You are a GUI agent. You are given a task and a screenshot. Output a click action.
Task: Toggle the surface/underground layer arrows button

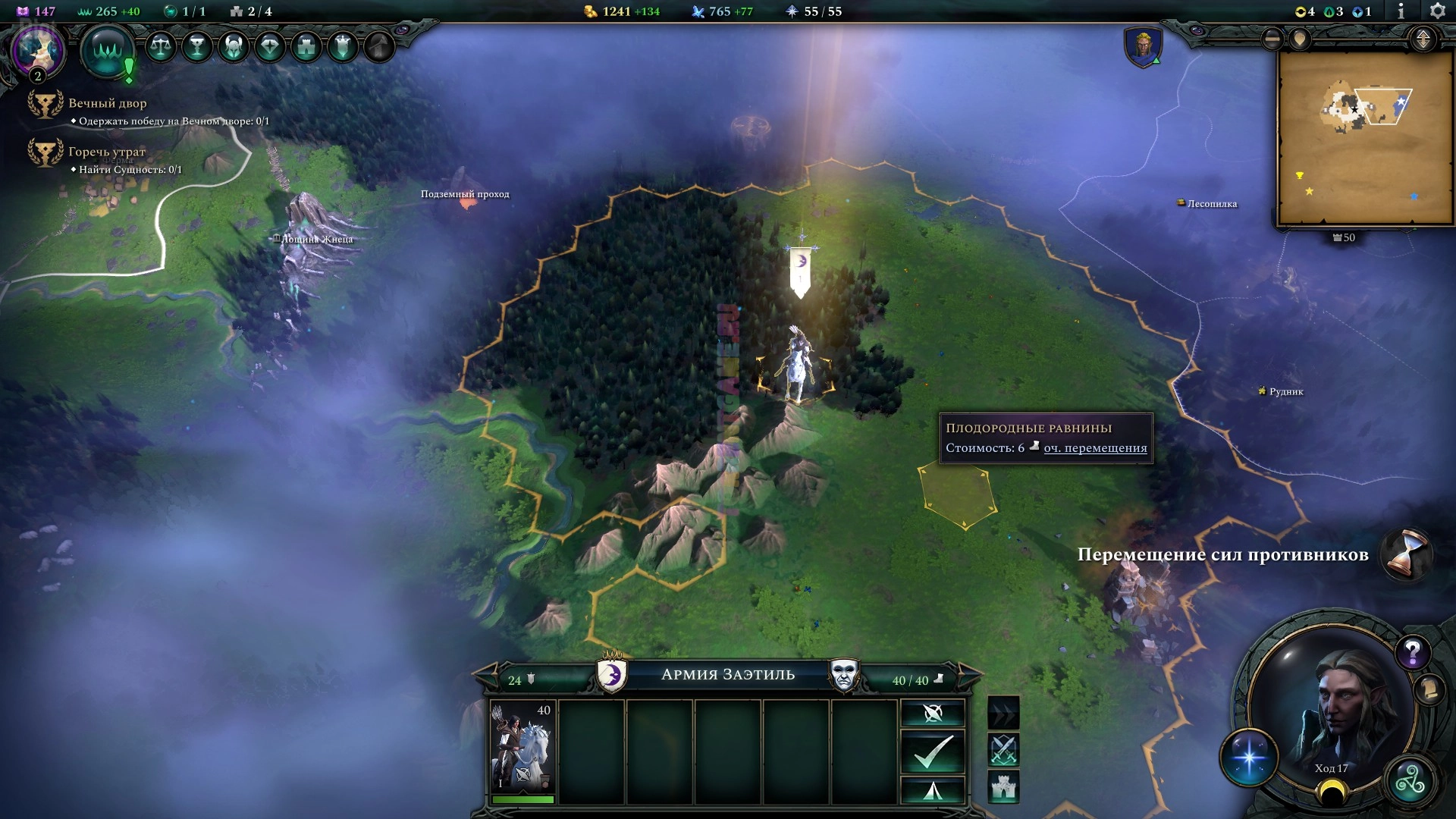pyautogui.click(x=1423, y=39)
